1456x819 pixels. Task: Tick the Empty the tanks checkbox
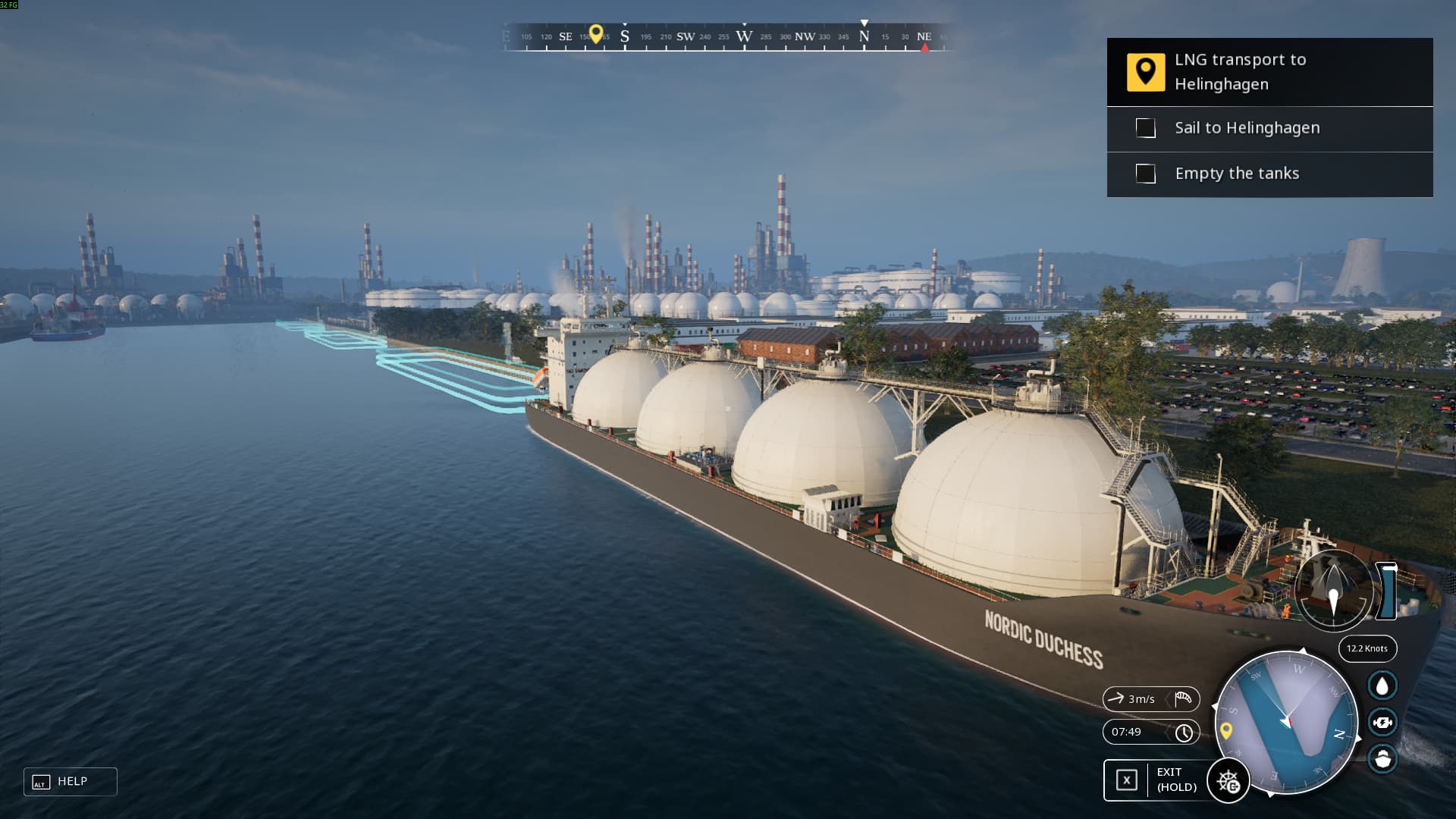(x=1146, y=174)
